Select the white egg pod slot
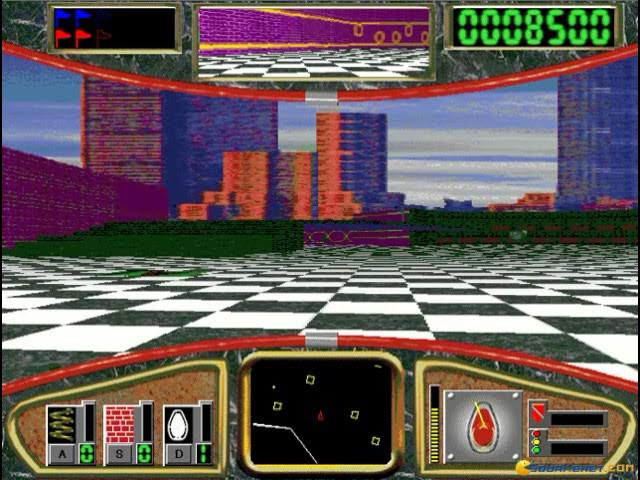 coord(177,424)
